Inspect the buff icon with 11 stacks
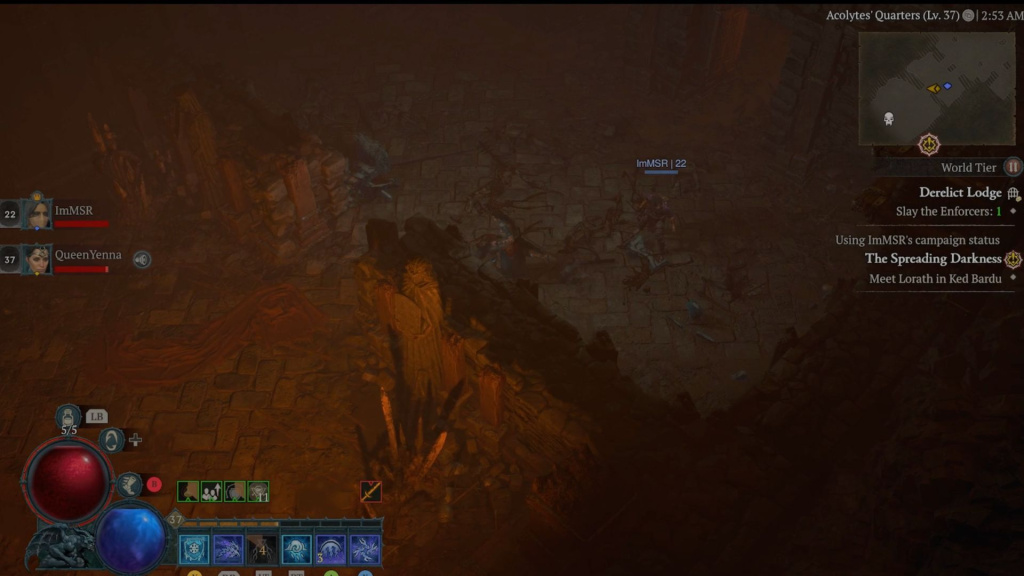Viewport: 1024px width, 576px height. [x=258, y=491]
